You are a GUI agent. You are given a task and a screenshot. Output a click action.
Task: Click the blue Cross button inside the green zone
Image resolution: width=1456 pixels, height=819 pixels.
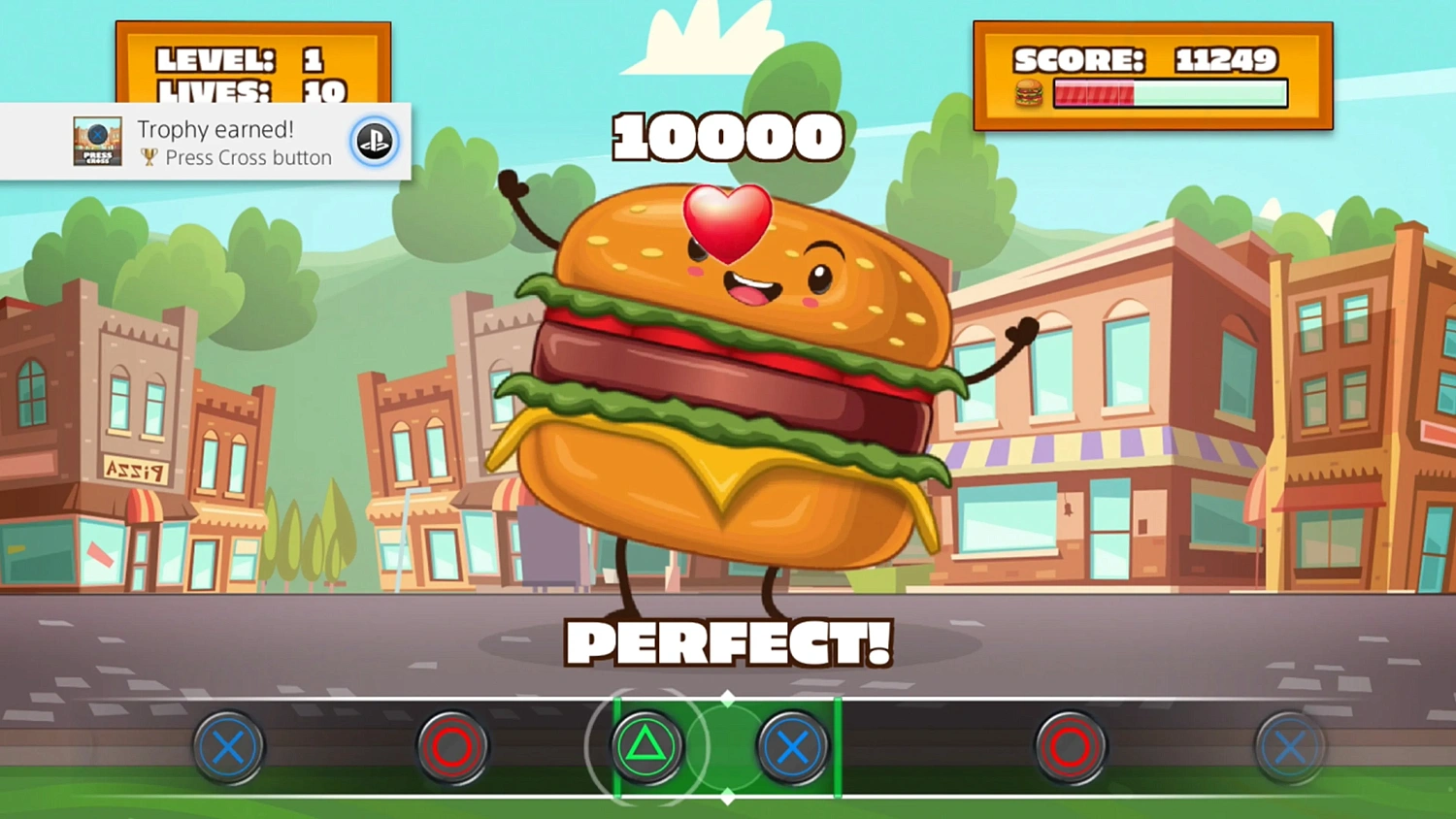pyautogui.click(x=793, y=747)
